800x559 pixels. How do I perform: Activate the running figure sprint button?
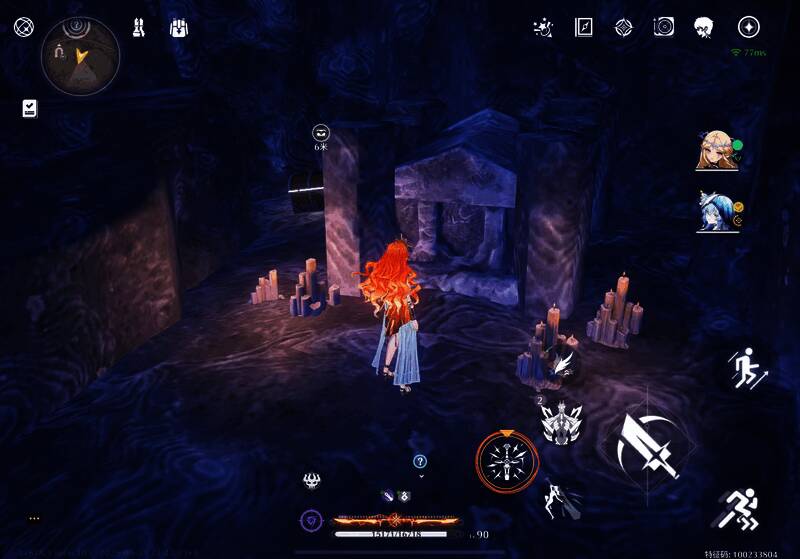pos(740,510)
